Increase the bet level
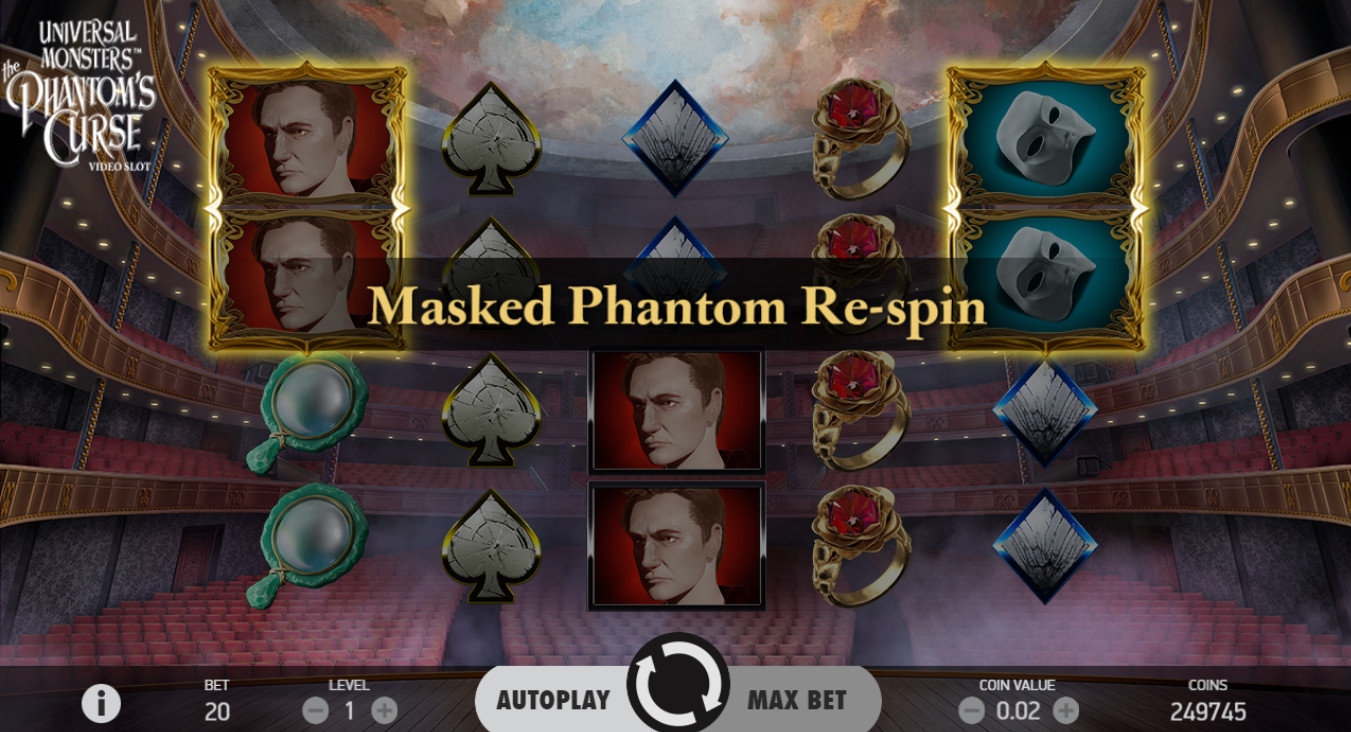The image size is (1351, 732). (x=384, y=711)
